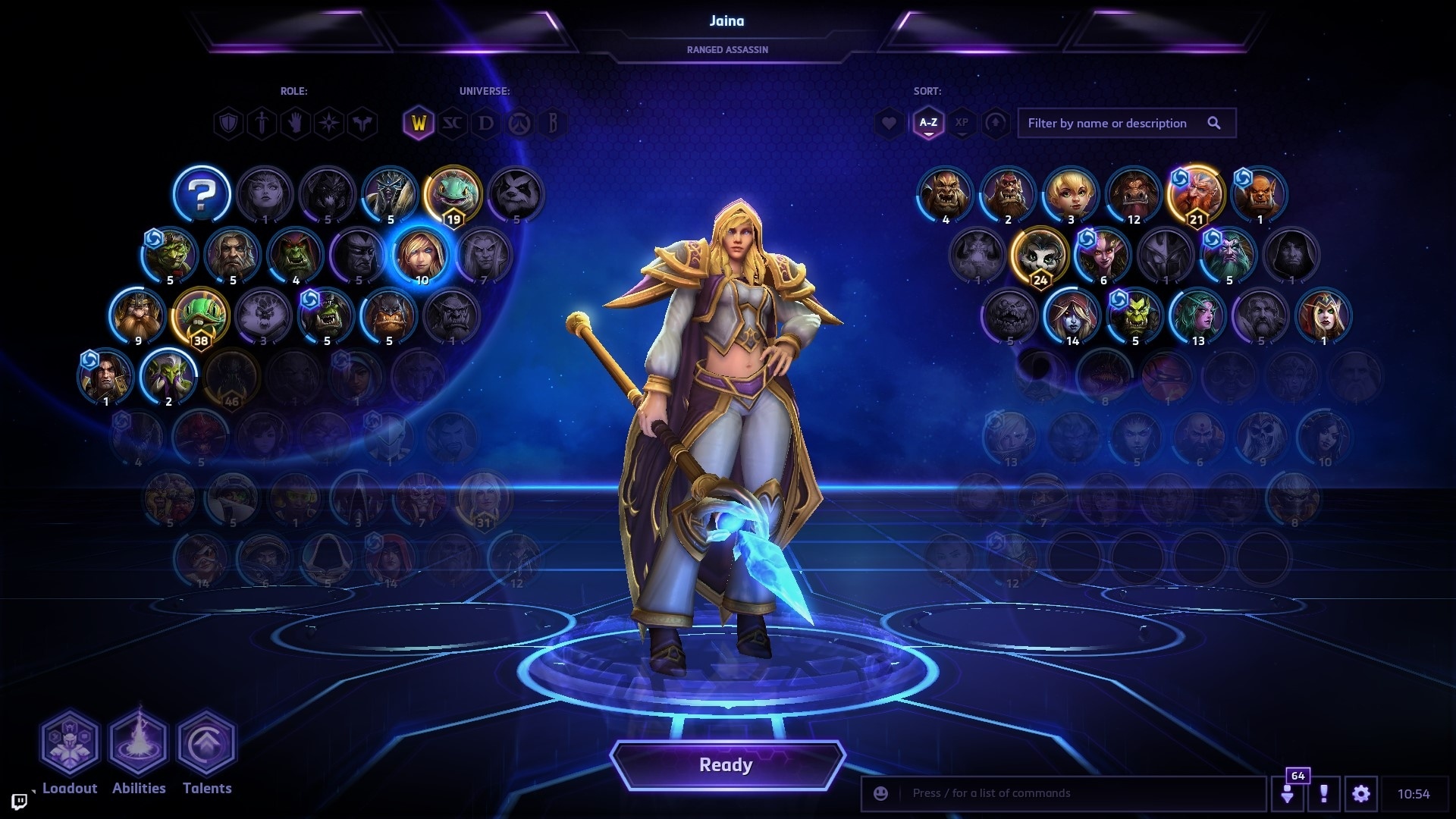Click the emoji icon in the chat bar
The width and height of the screenshot is (1456, 819).
tap(880, 793)
